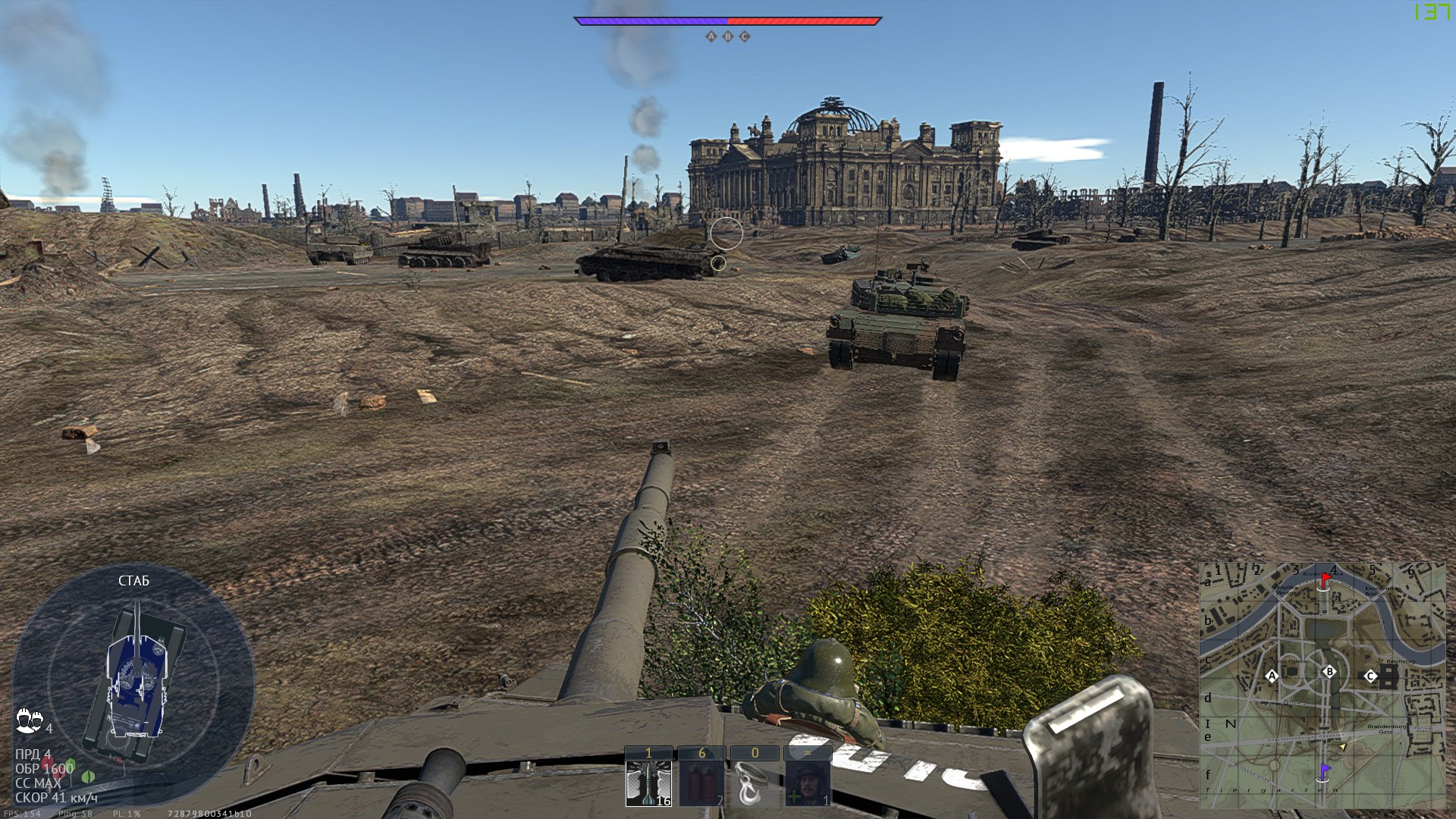Select the A capture indicator under the score bar
Image resolution: width=1456 pixels, height=819 pixels.
pos(711,36)
